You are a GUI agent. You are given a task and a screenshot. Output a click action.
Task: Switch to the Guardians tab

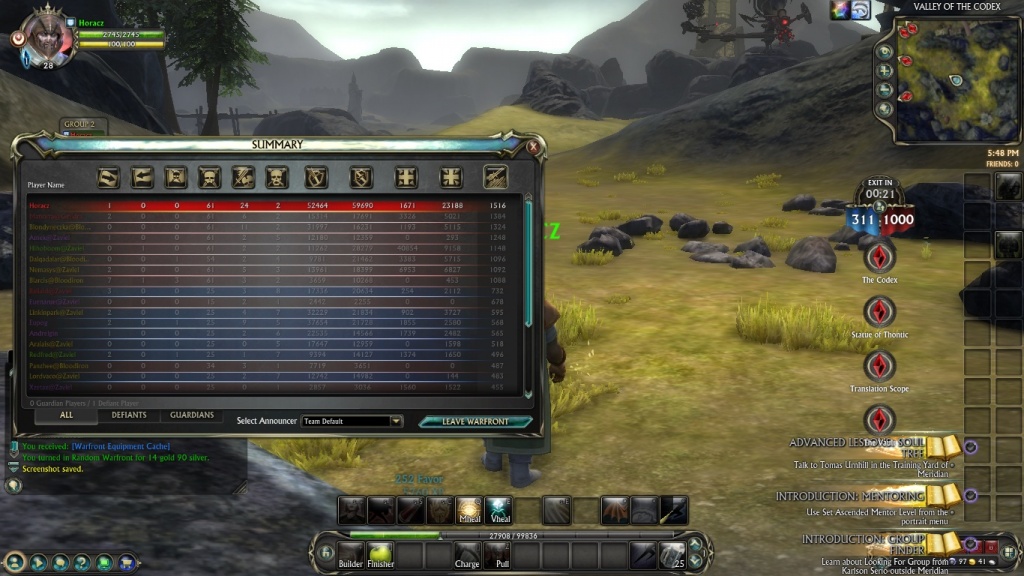tap(192, 415)
